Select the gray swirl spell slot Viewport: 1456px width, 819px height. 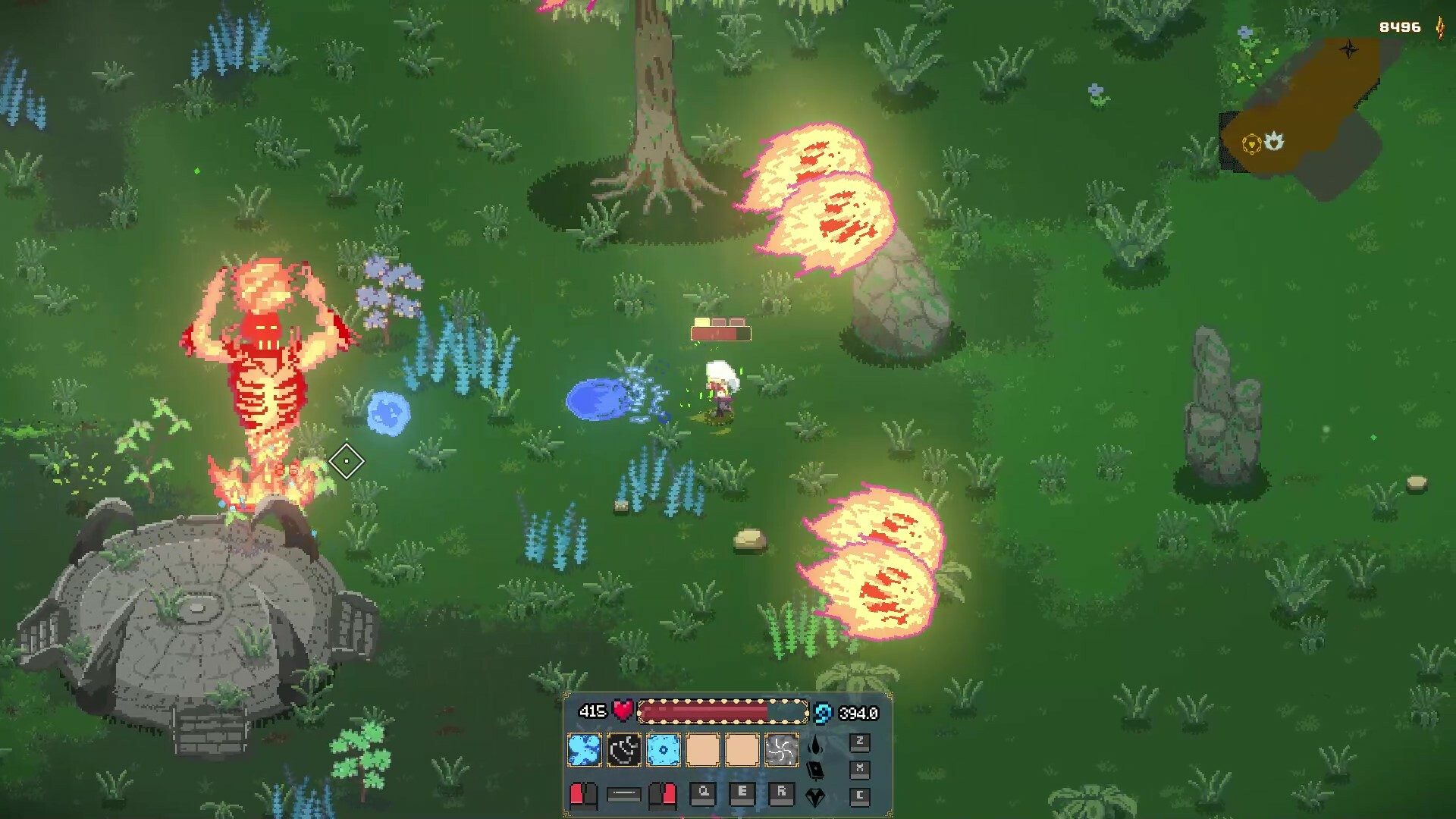coord(782,749)
